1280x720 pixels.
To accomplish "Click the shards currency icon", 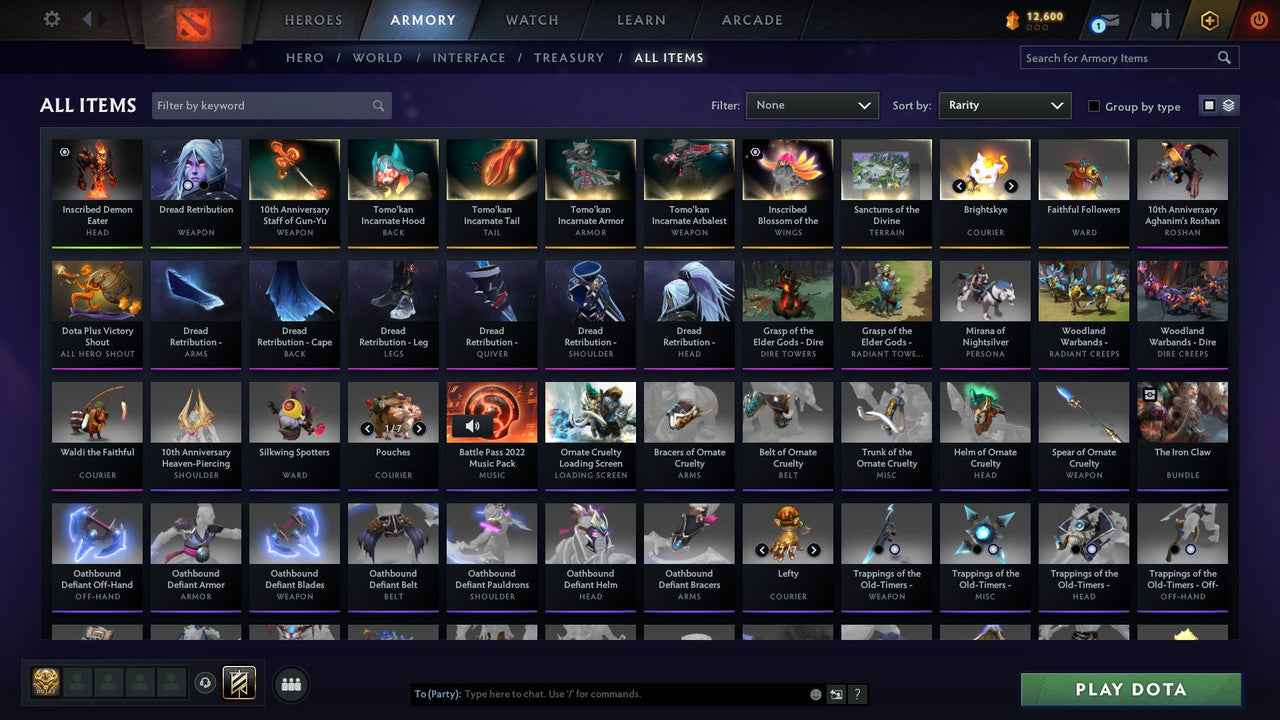I will [1012, 18].
